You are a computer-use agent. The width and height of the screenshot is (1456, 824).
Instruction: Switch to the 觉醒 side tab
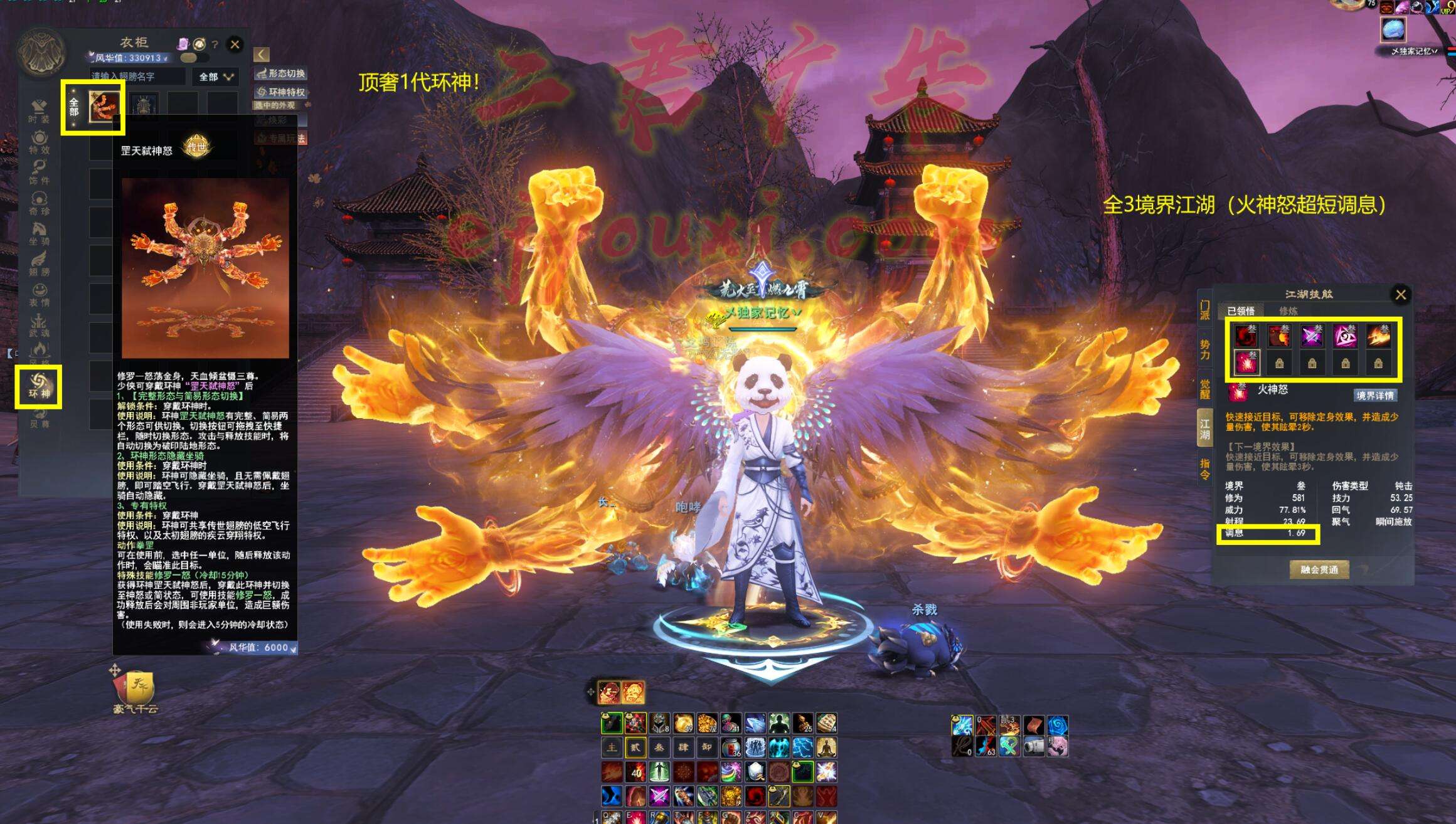tap(1204, 389)
